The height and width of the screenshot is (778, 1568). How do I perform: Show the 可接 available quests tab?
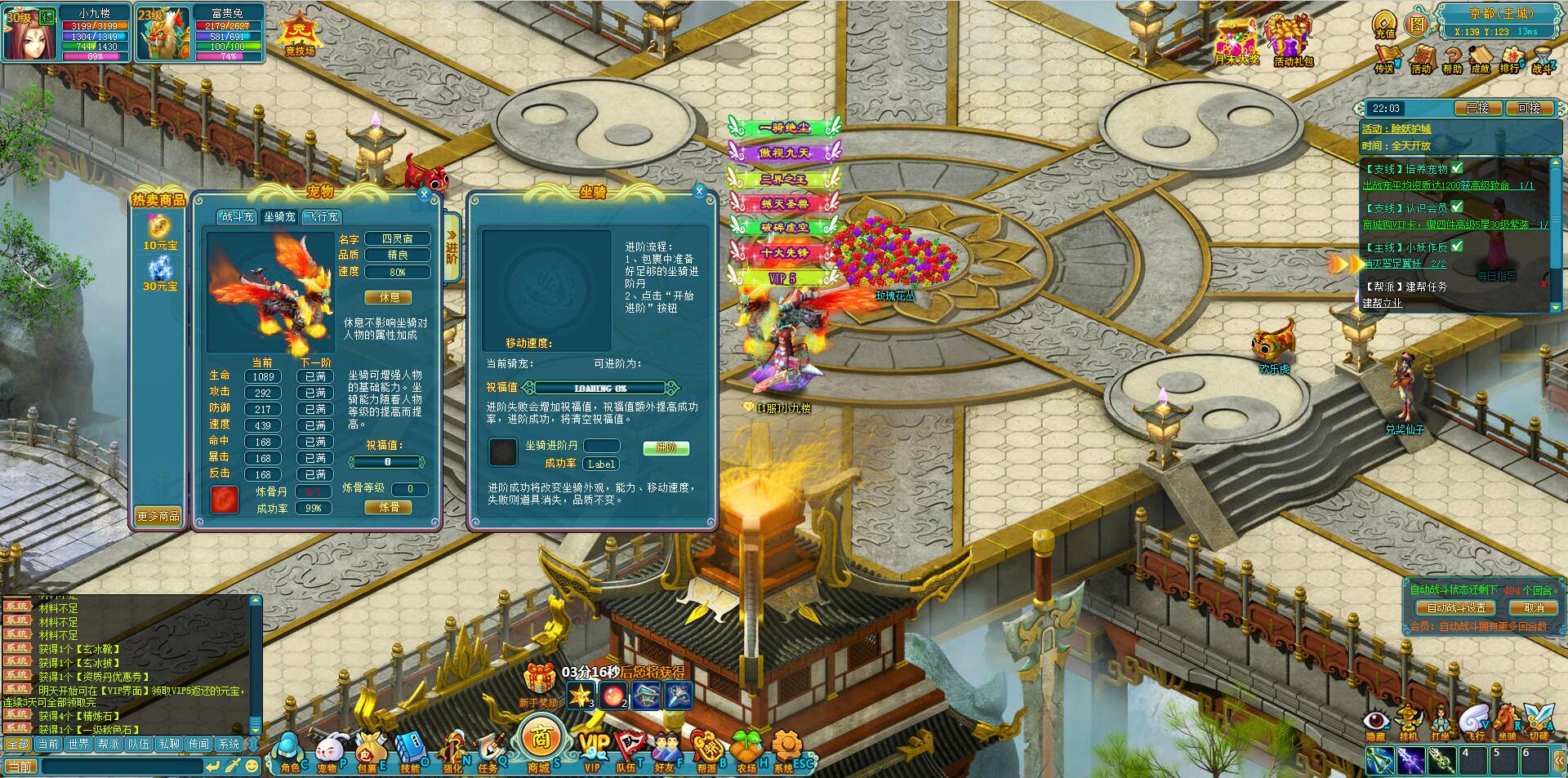pyautogui.click(x=1528, y=108)
